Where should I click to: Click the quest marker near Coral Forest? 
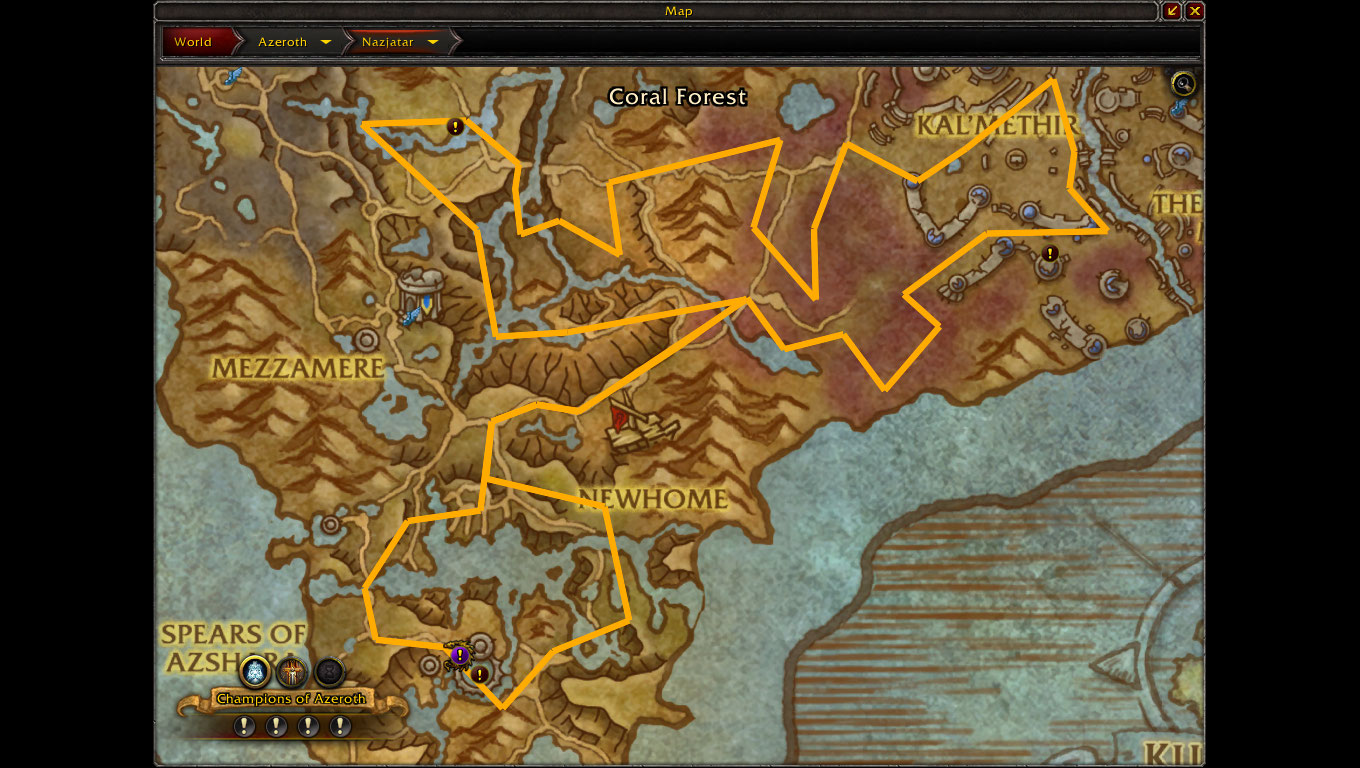coord(455,127)
